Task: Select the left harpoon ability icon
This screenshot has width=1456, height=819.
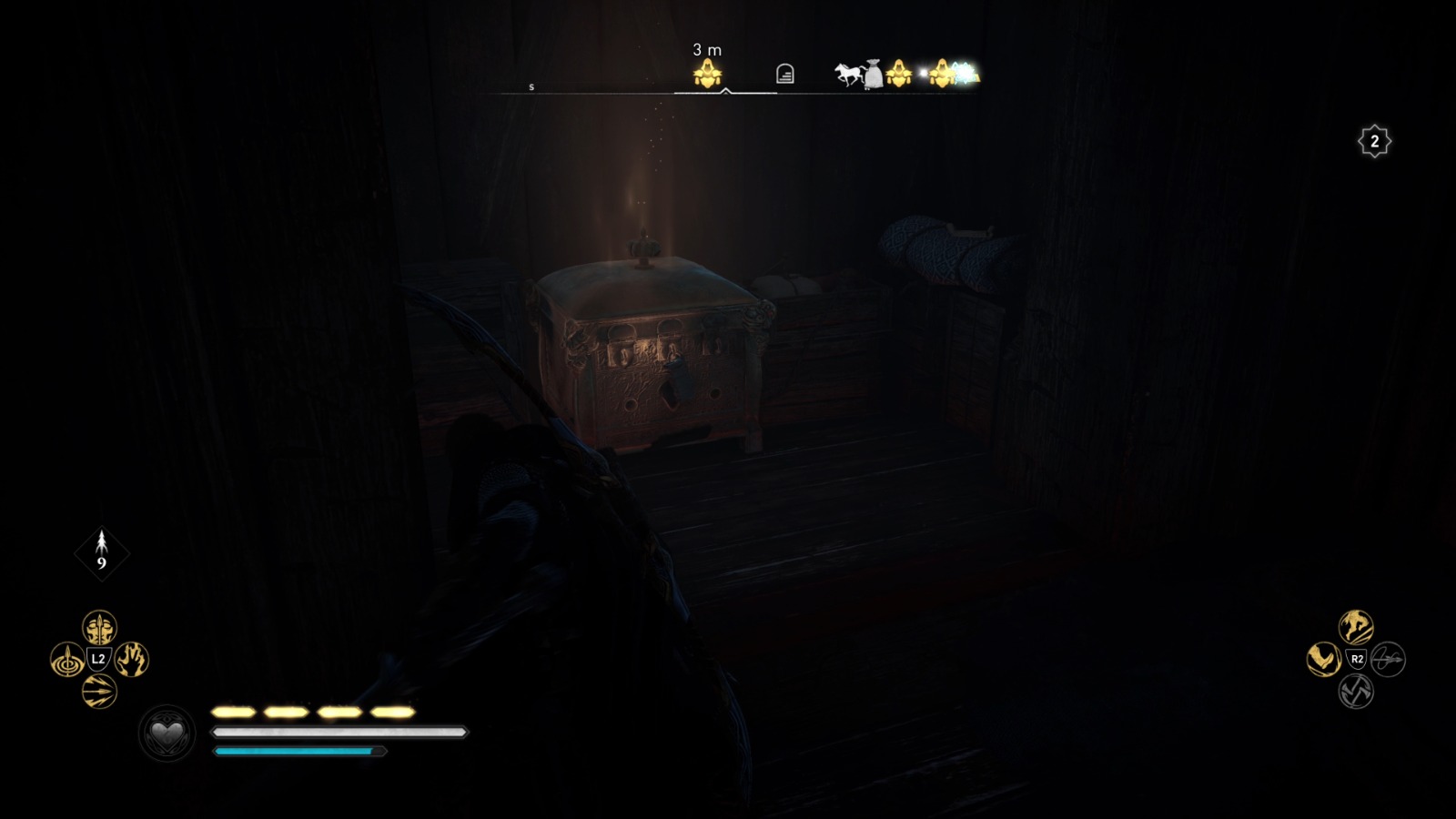Action: [x=67, y=661]
